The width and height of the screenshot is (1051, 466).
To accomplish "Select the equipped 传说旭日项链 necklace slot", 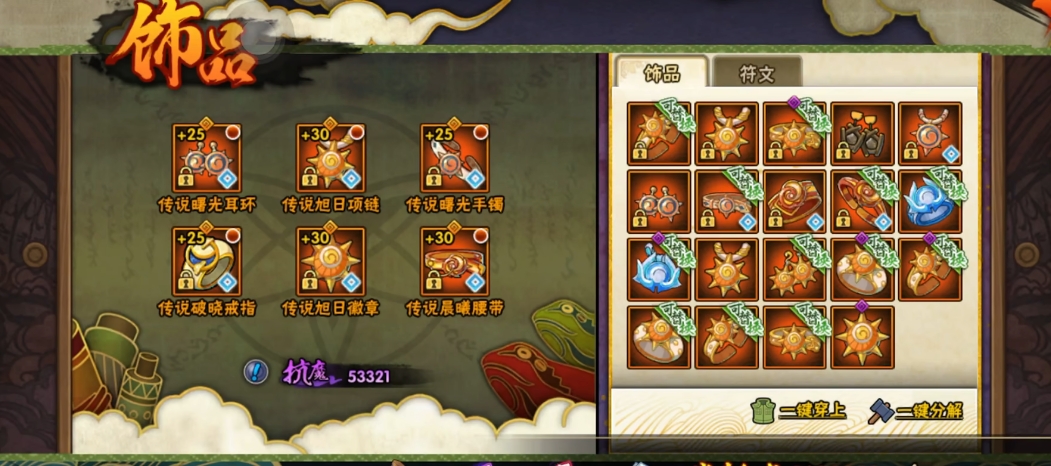I will pos(331,158).
